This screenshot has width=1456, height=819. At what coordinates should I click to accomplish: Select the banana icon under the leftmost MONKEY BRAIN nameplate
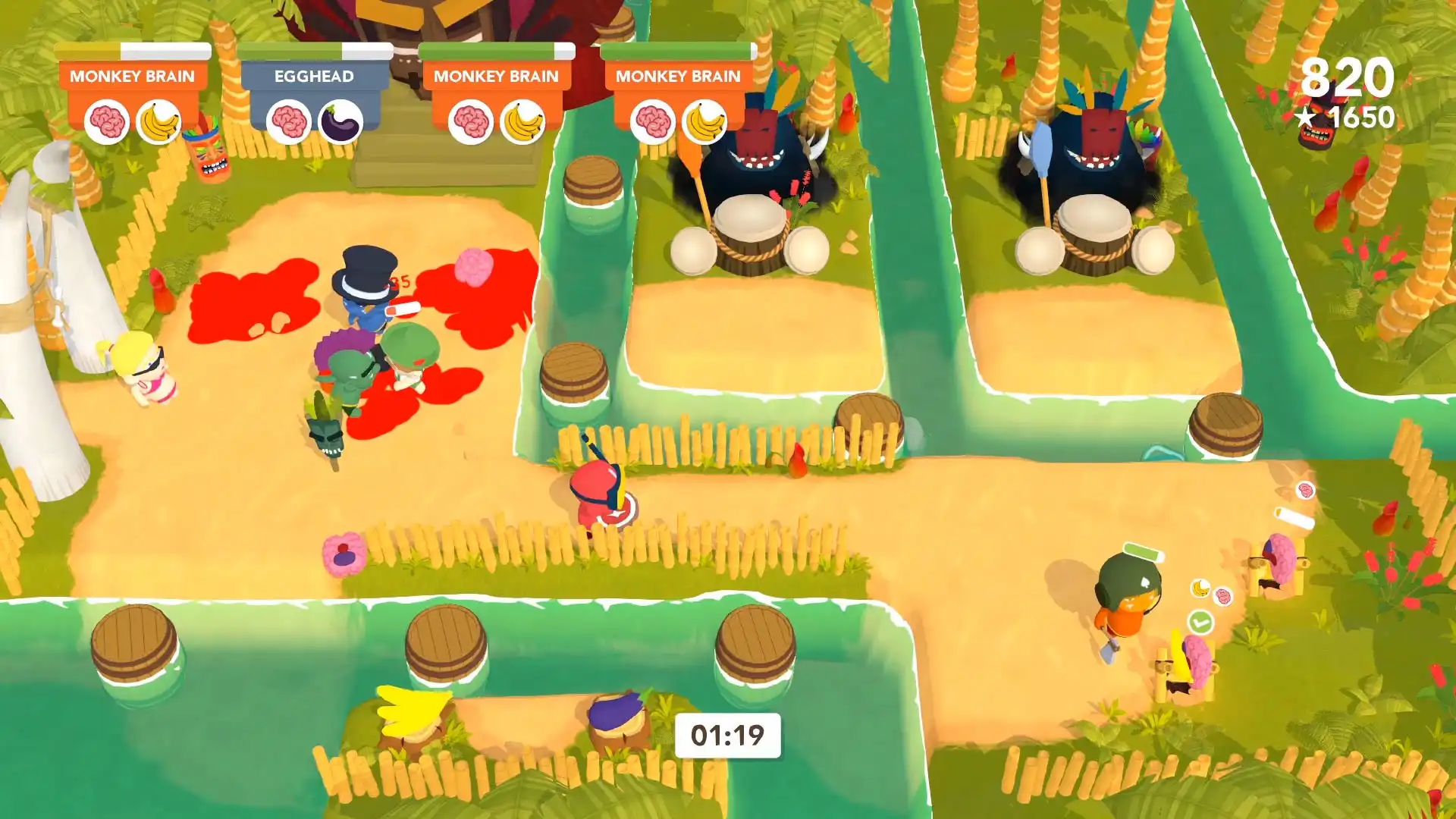pos(159,120)
